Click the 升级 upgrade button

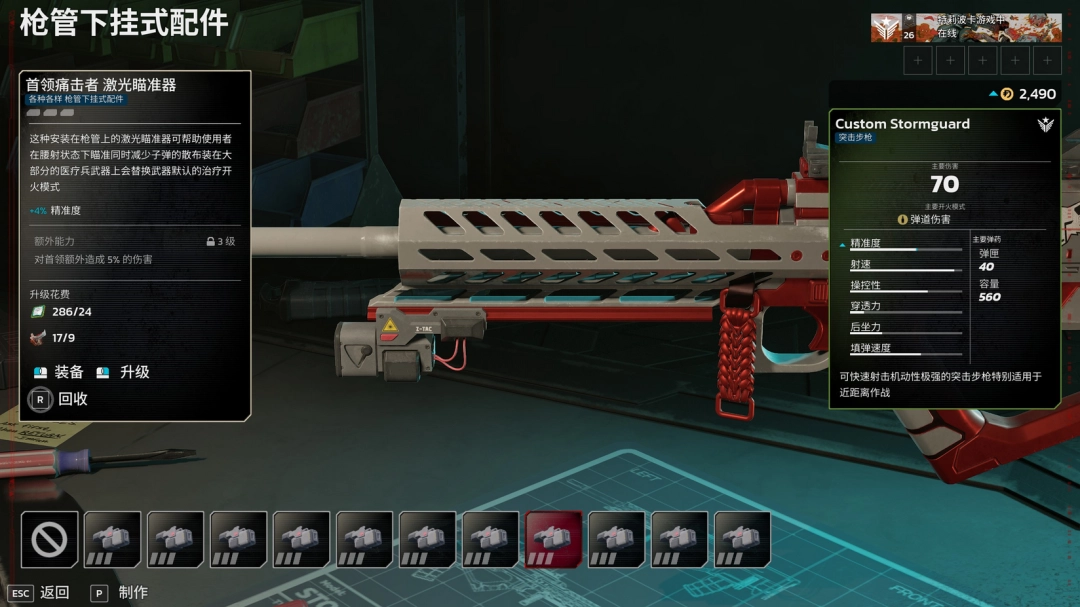coord(124,372)
